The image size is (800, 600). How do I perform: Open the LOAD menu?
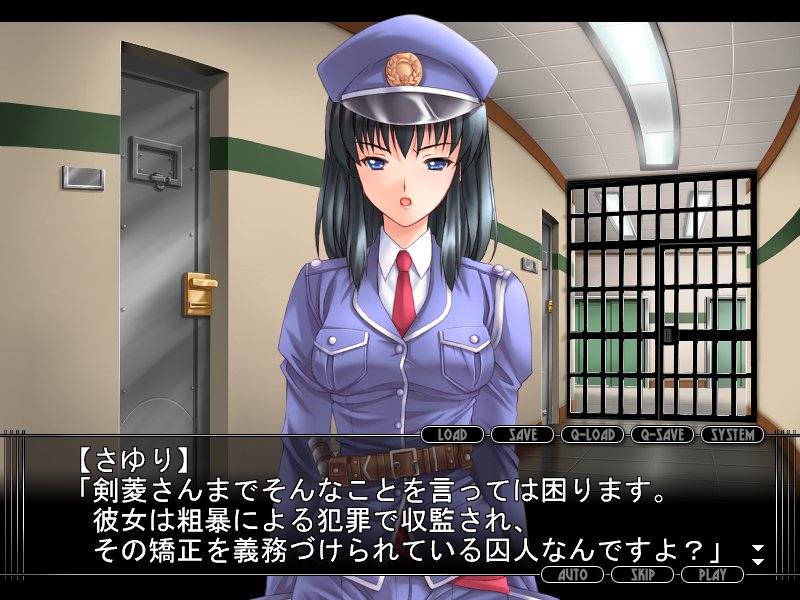tap(452, 435)
